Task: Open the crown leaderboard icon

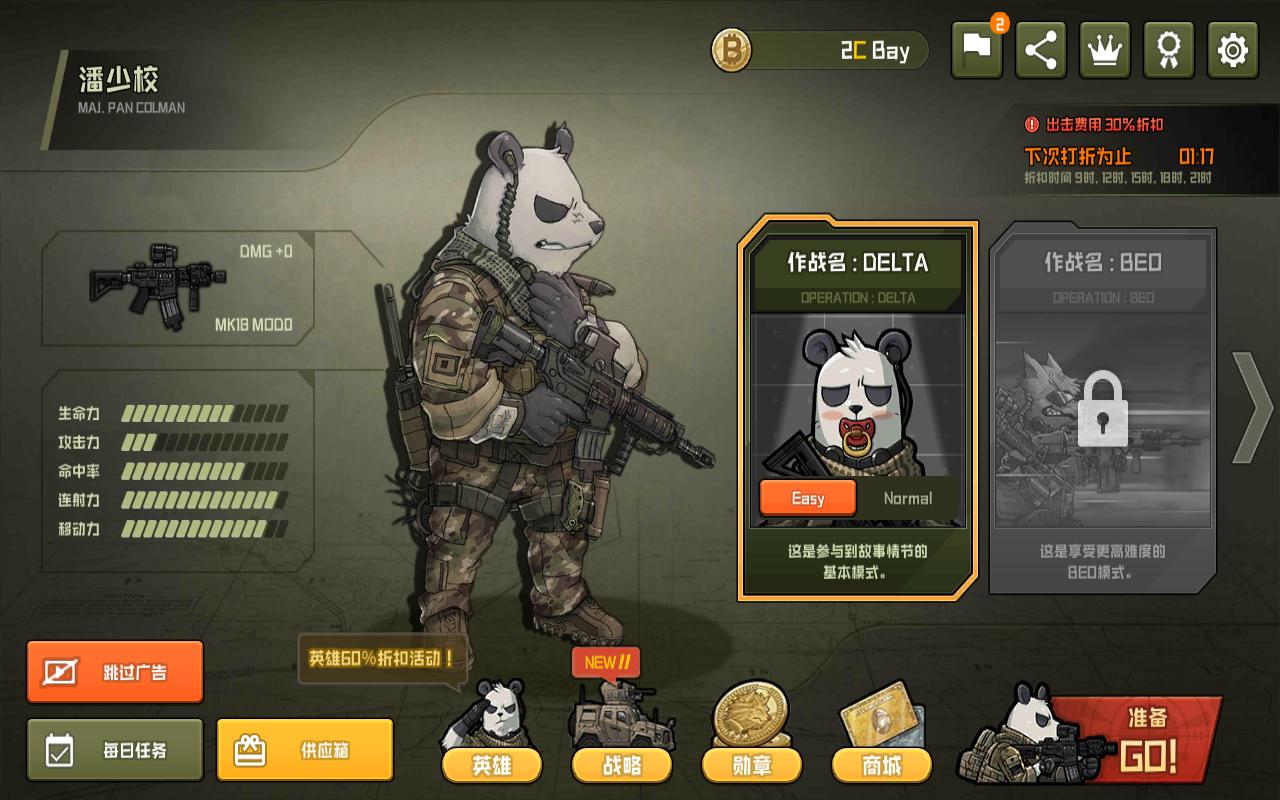Action: pos(1104,50)
